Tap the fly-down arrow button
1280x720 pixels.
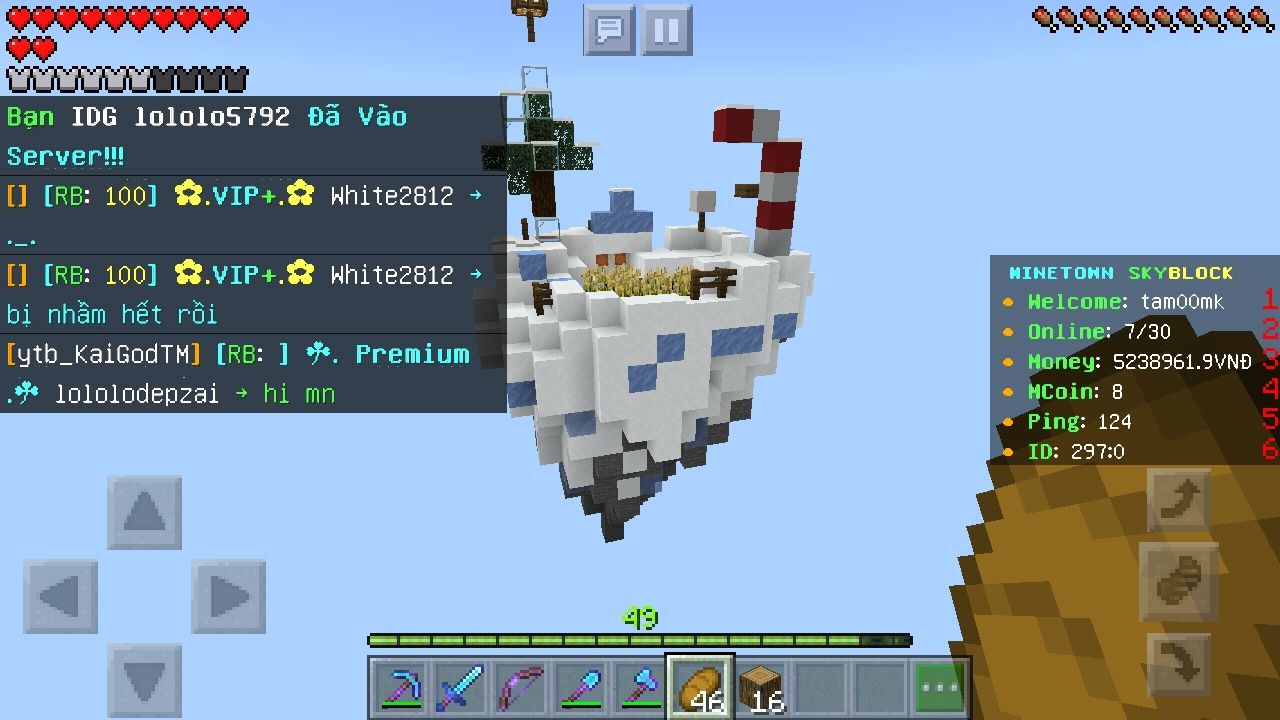pyautogui.click(x=1181, y=665)
